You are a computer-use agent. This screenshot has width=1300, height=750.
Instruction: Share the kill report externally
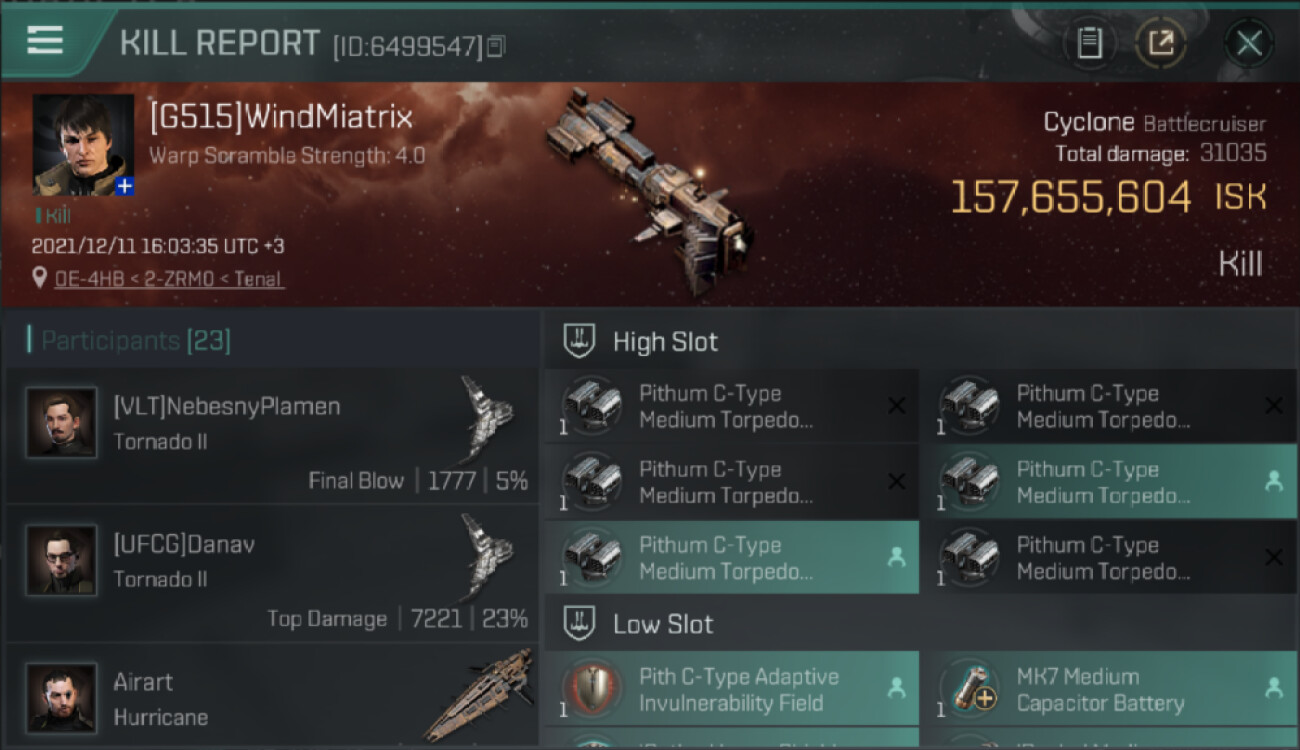1161,43
